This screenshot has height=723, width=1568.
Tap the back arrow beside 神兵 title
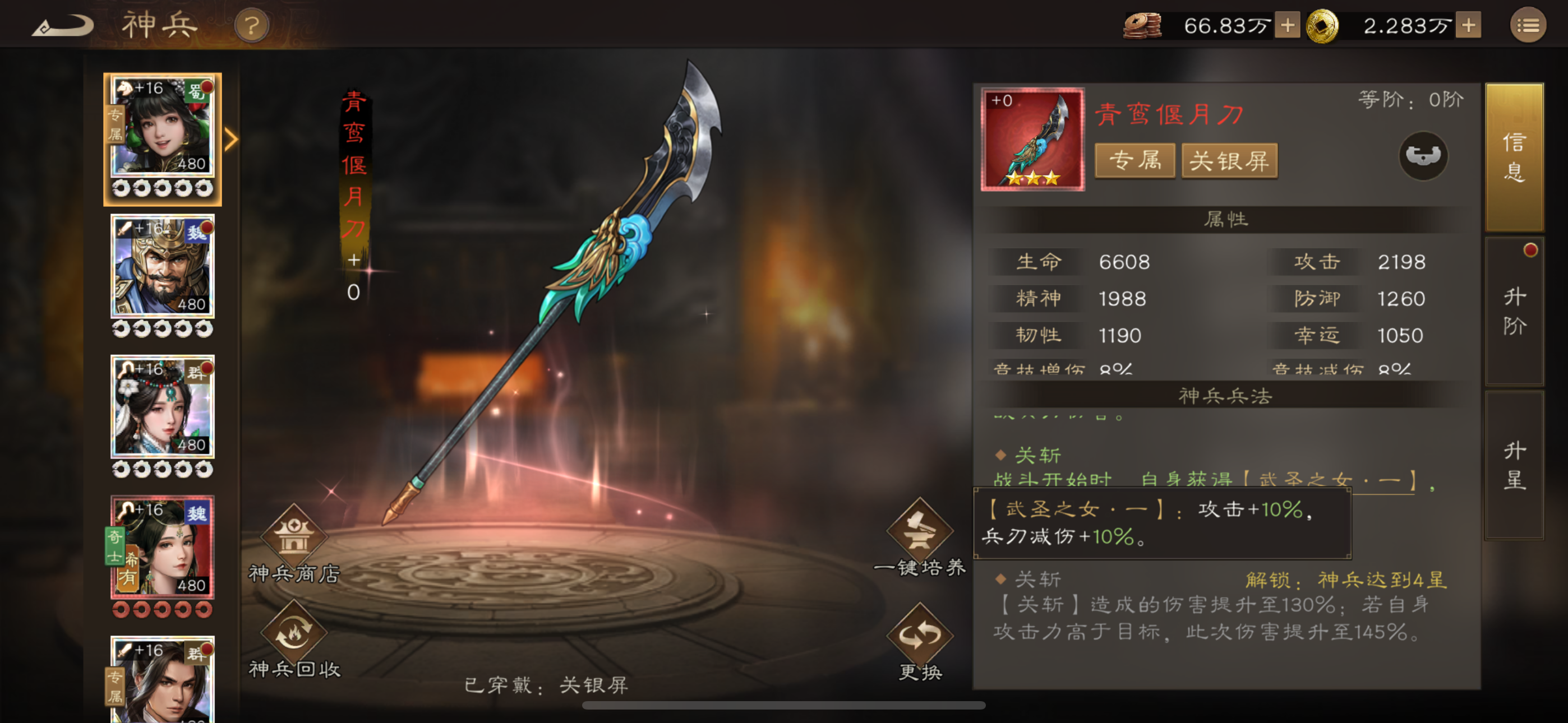coord(63,26)
